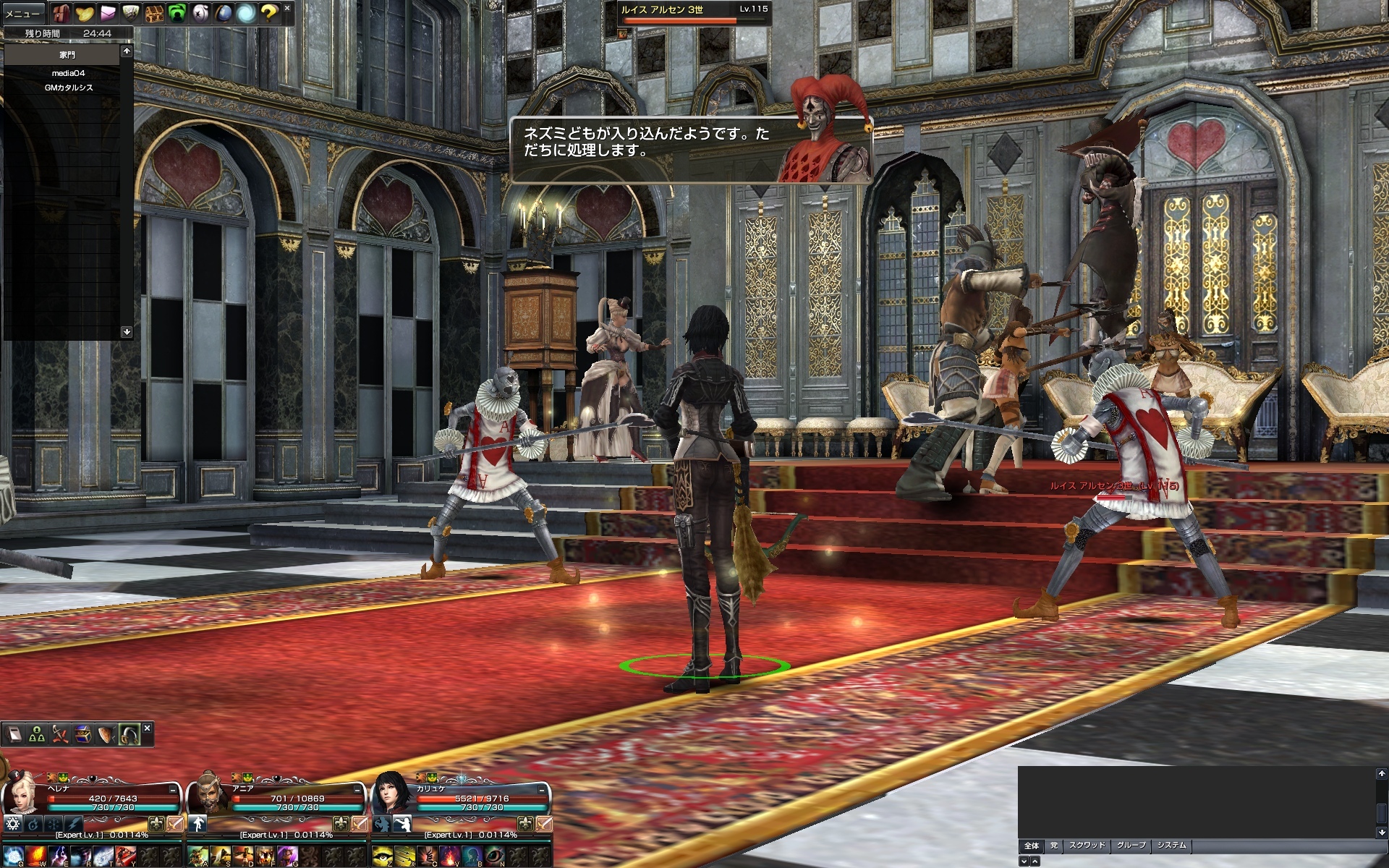Screen dimensions: 1389x868
Task: Activate カリュケ's yellow eye skill
Action: coord(382,856)
